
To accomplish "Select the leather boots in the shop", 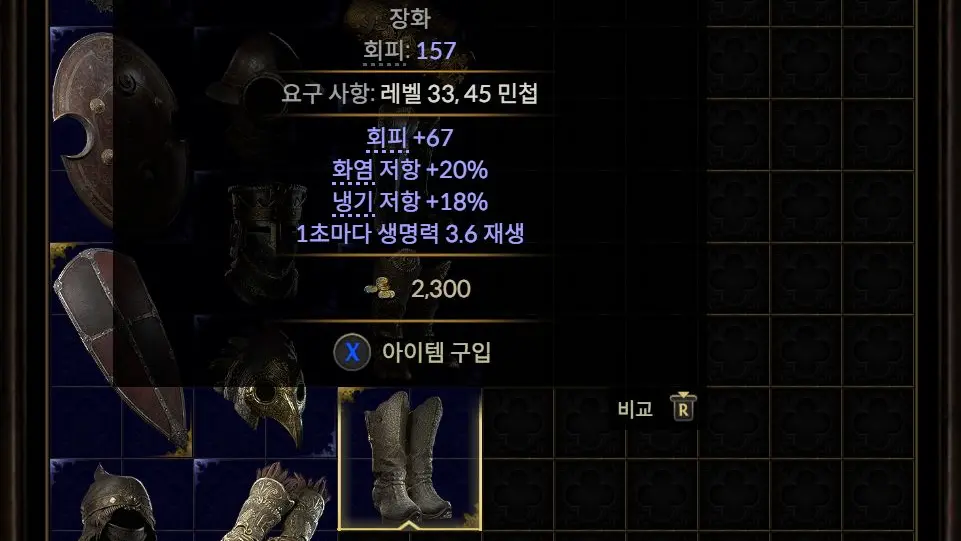I will point(410,456).
